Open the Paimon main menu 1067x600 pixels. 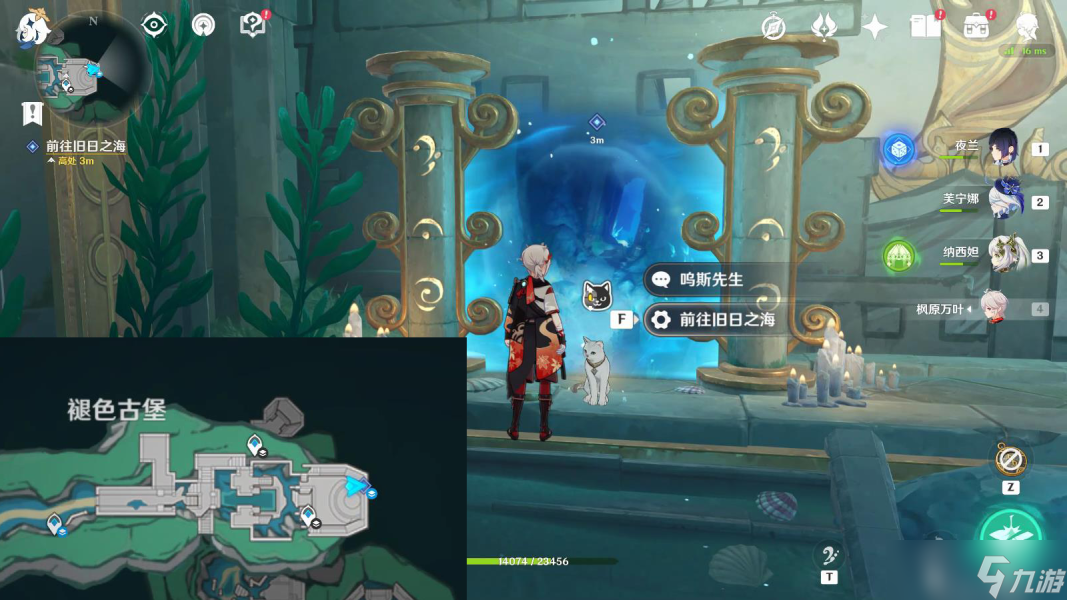pyautogui.click(x=33, y=27)
